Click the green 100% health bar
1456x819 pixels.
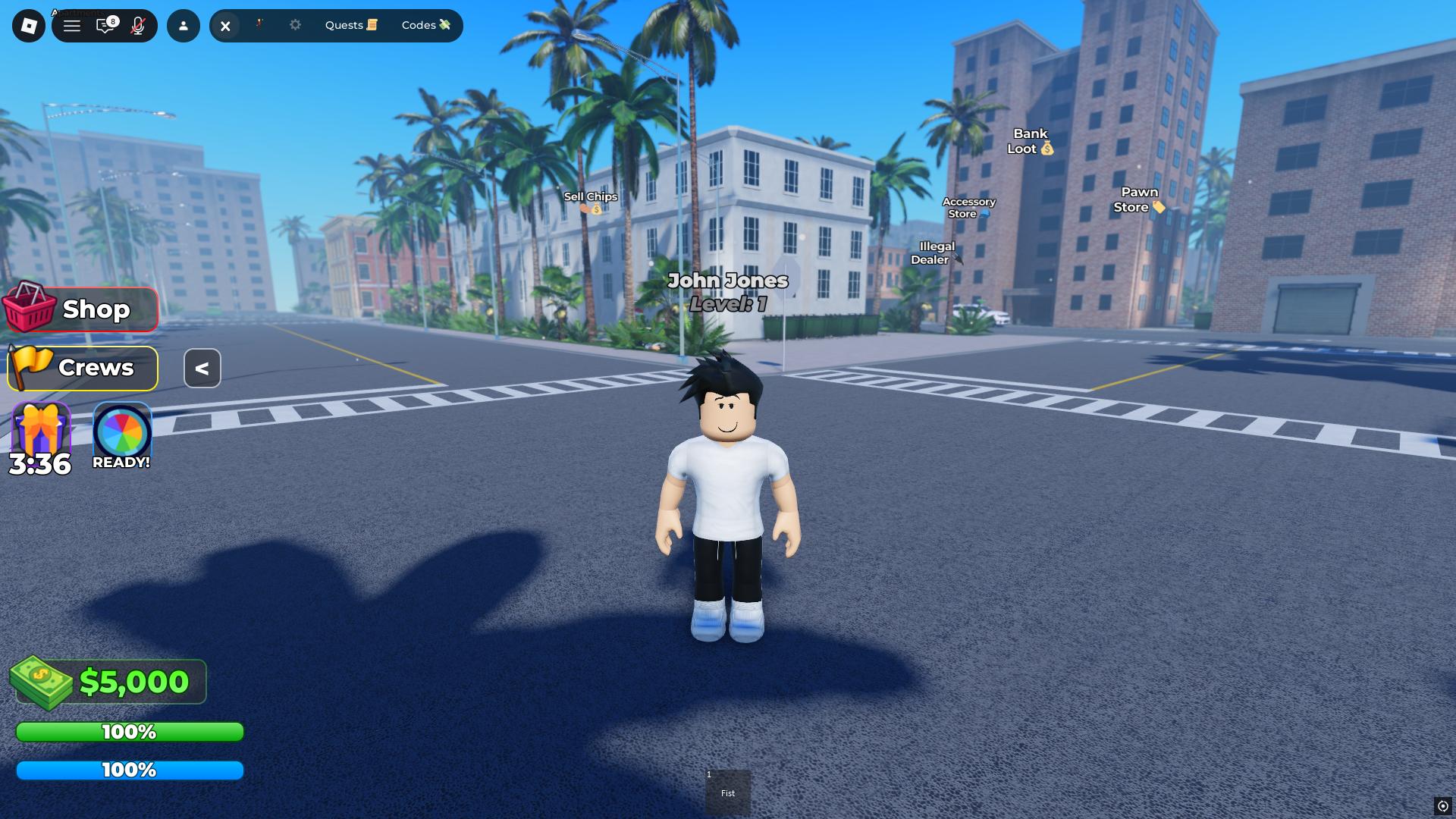[129, 731]
